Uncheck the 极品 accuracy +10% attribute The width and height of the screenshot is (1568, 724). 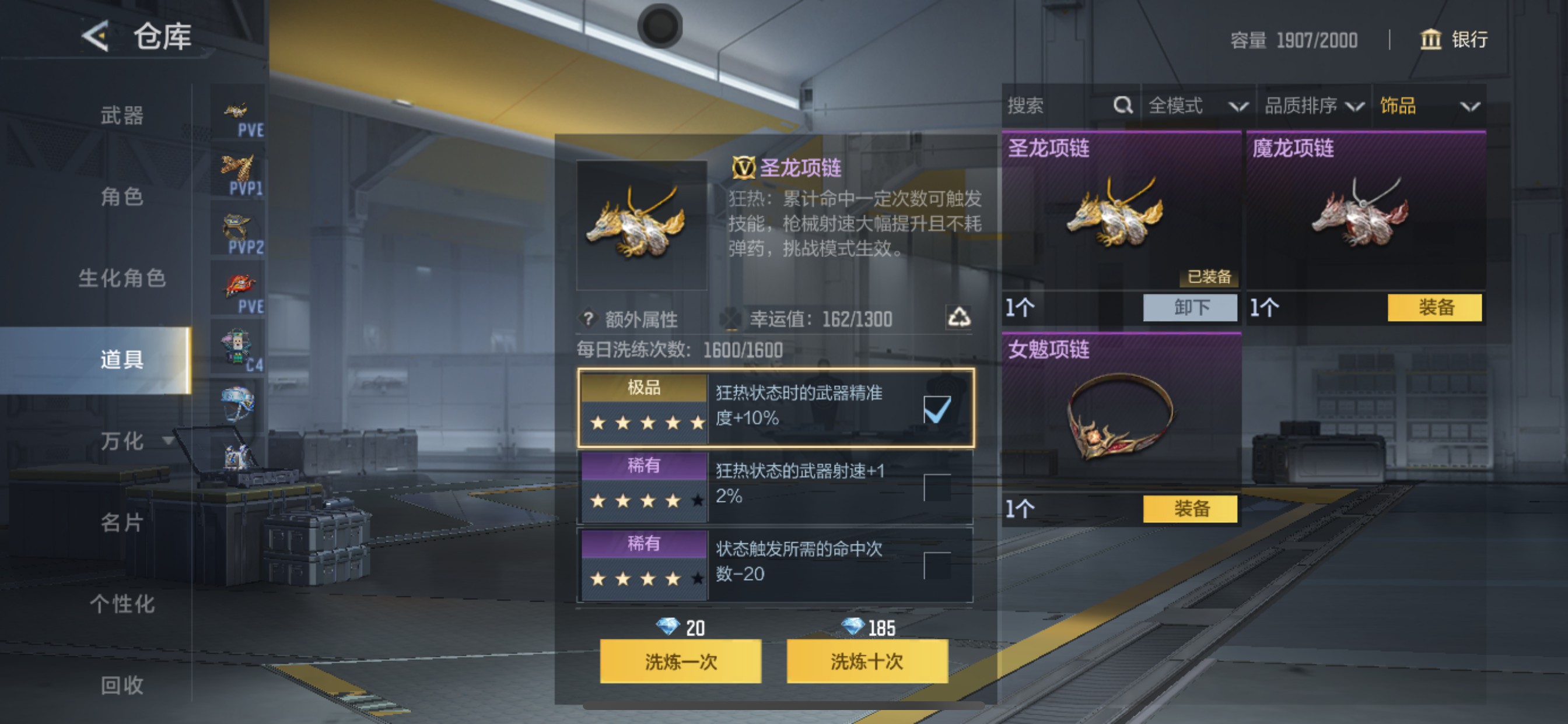937,410
